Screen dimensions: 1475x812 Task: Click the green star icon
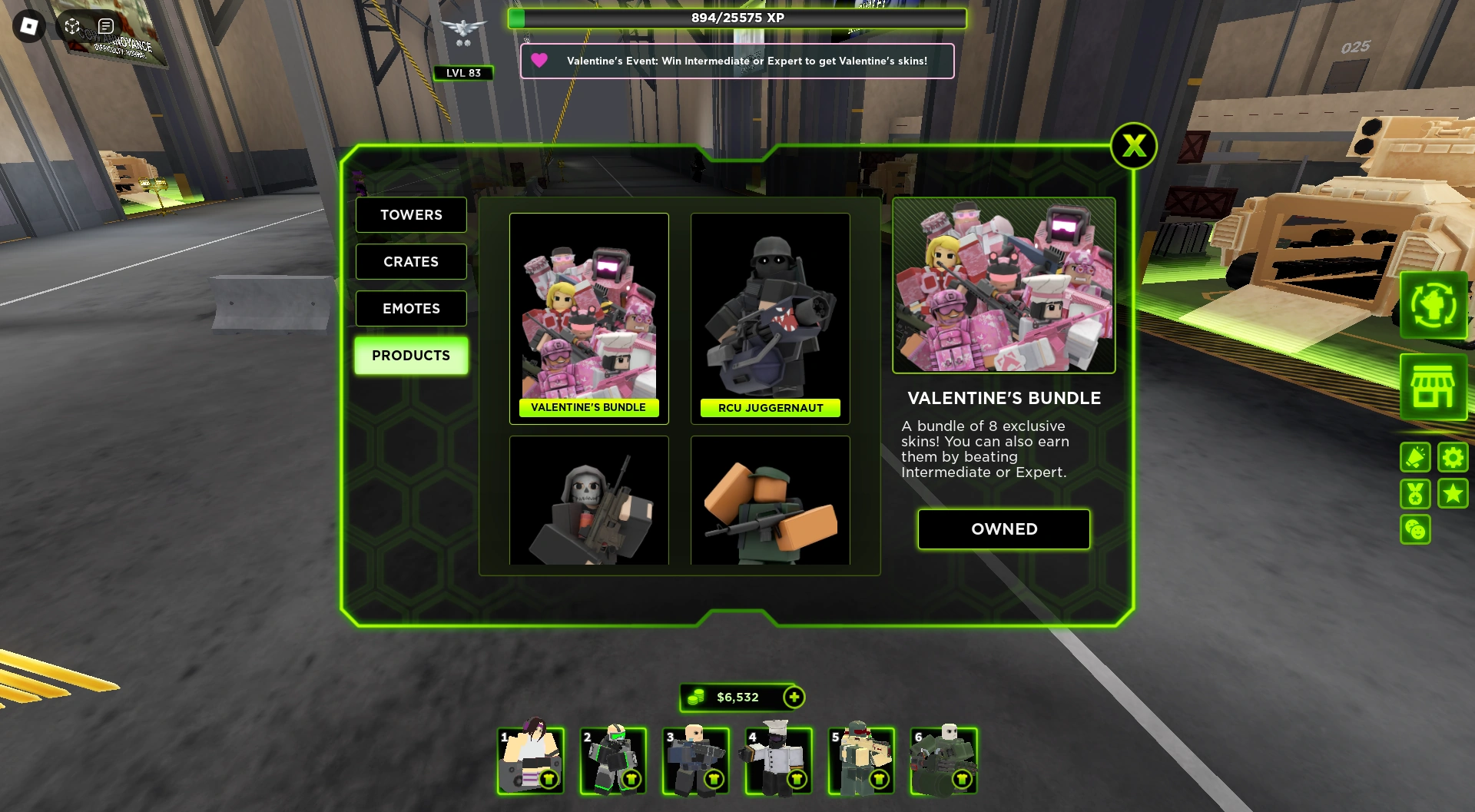[1451, 494]
